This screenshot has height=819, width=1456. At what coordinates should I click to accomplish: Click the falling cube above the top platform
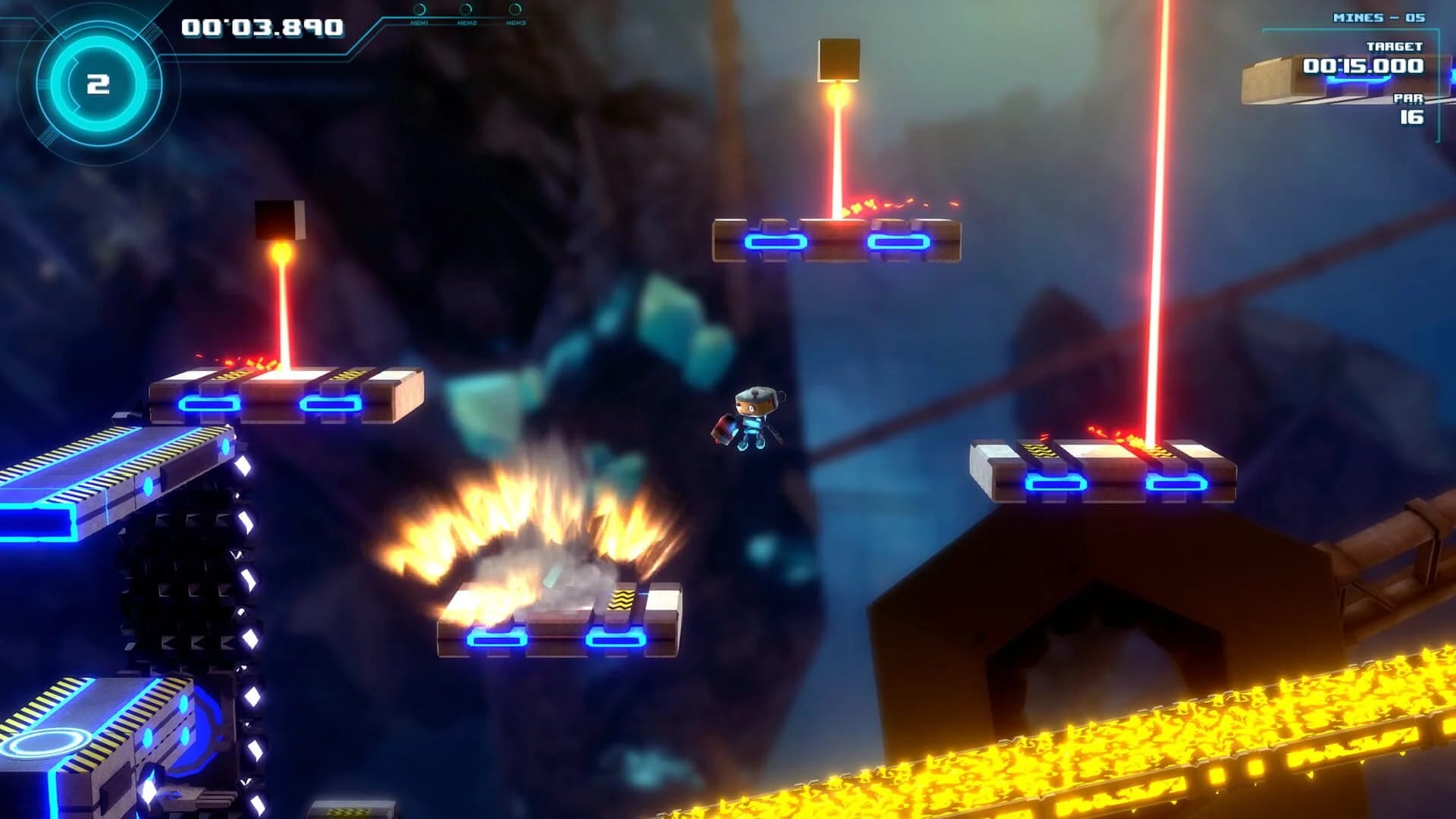point(838,61)
